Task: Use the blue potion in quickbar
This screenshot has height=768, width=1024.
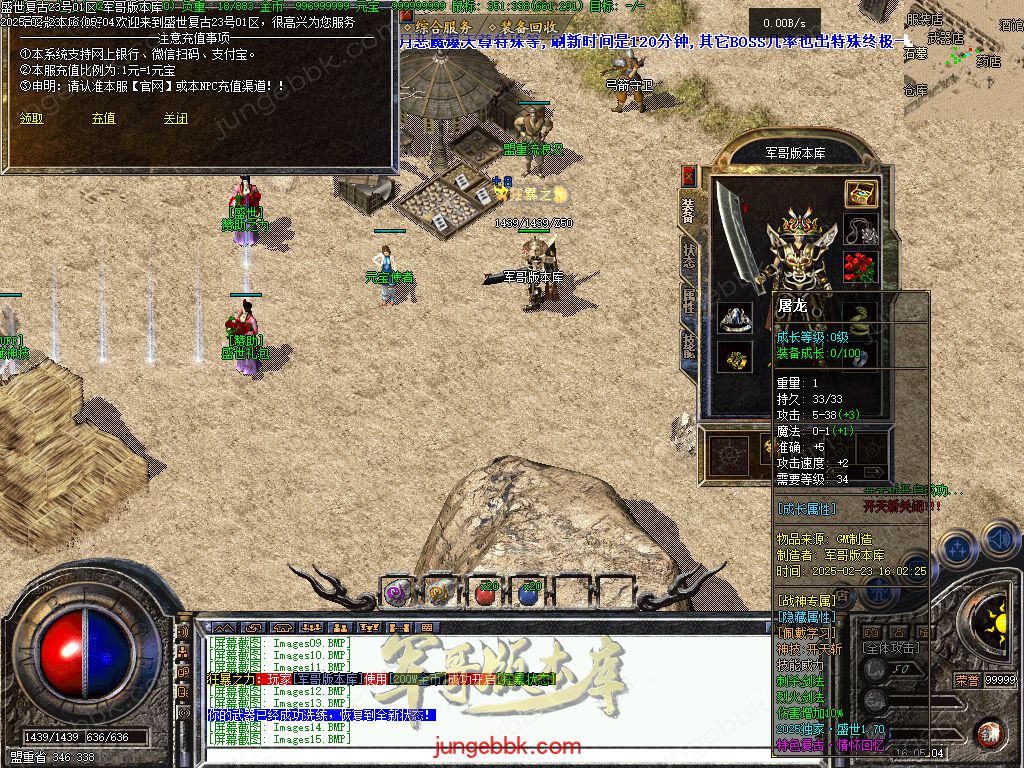Action: tap(529, 592)
